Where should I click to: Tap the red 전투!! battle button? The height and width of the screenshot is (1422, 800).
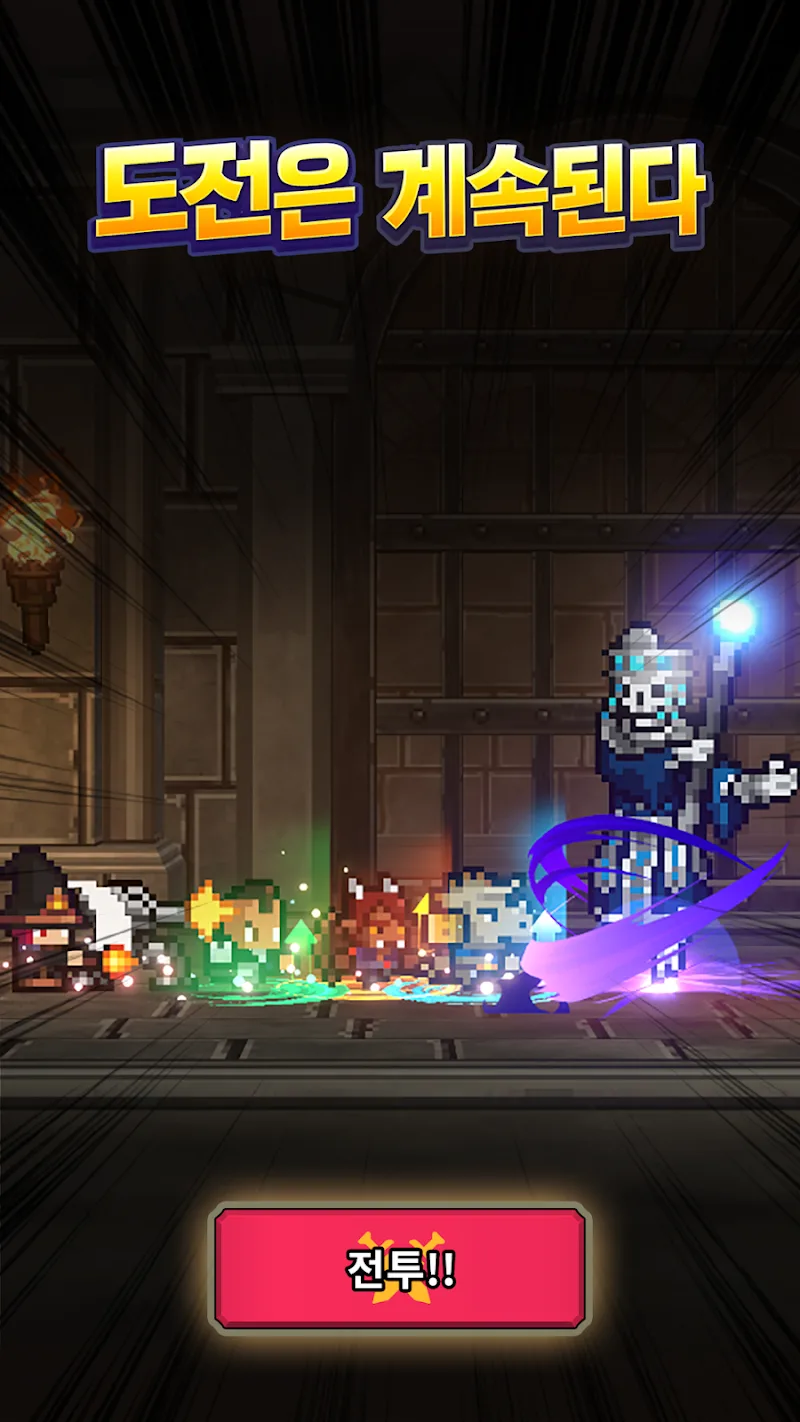[400, 1268]
